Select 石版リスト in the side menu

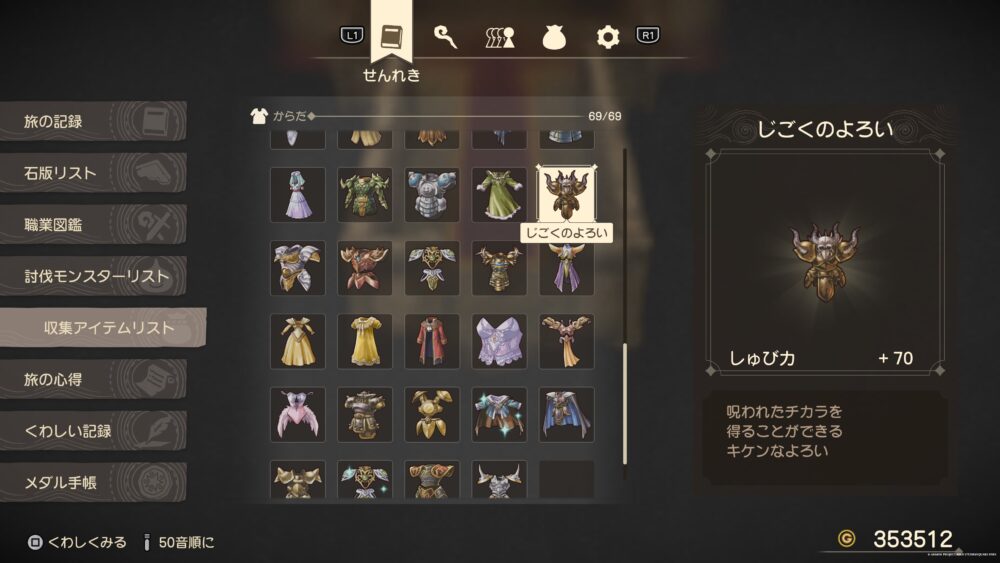click(92, 174)
